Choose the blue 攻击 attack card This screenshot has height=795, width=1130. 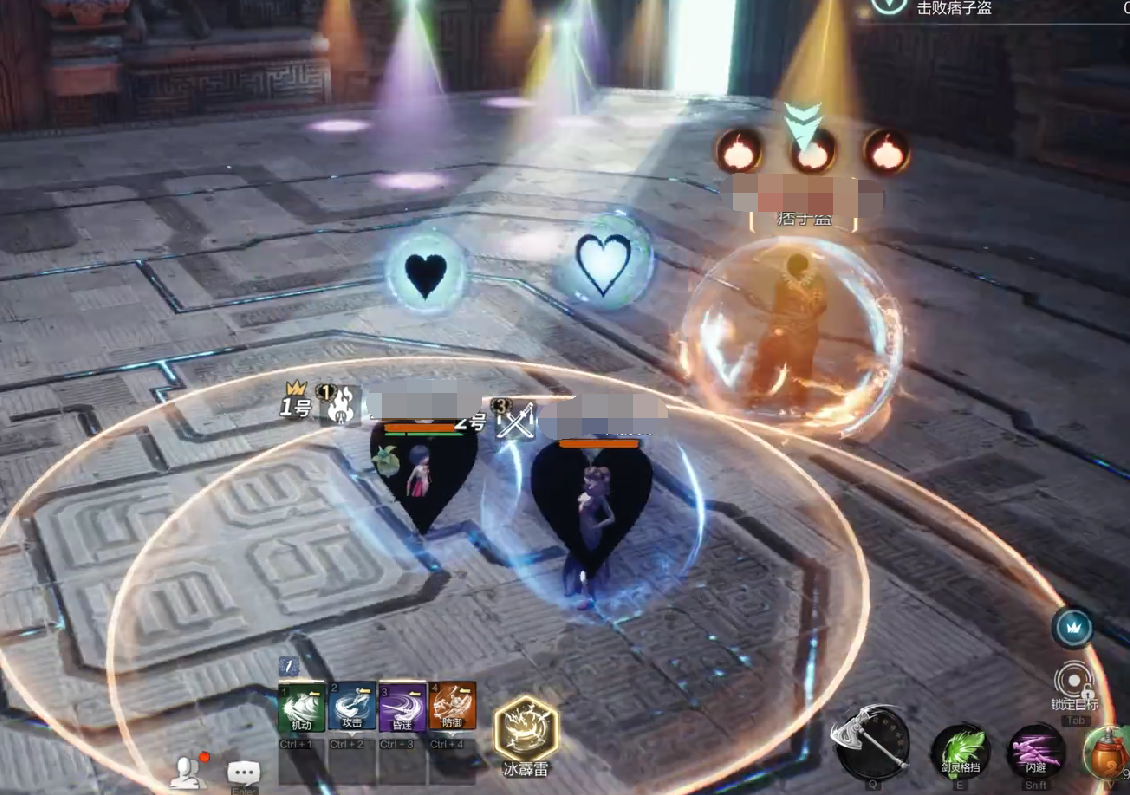353,706
